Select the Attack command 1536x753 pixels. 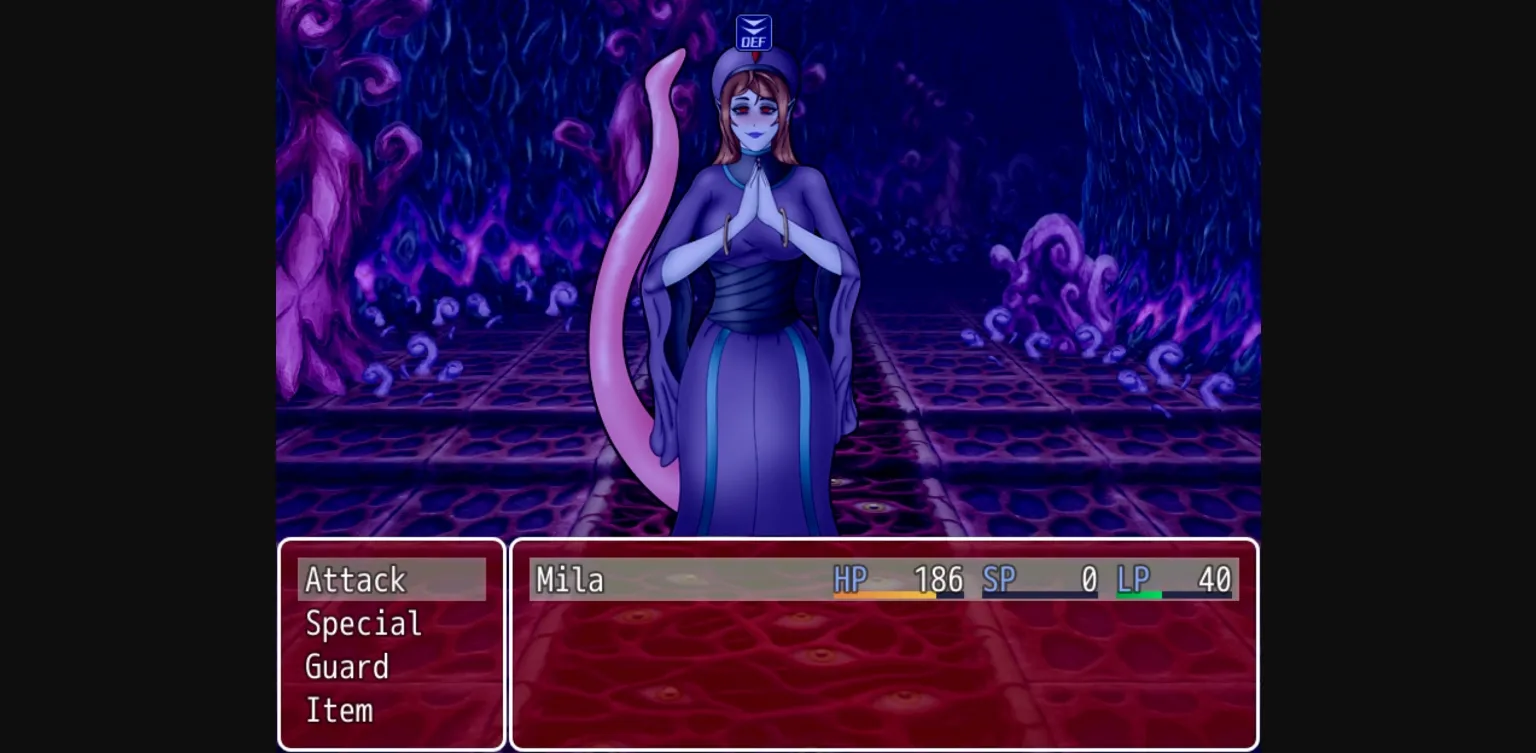tap(355, 580)
